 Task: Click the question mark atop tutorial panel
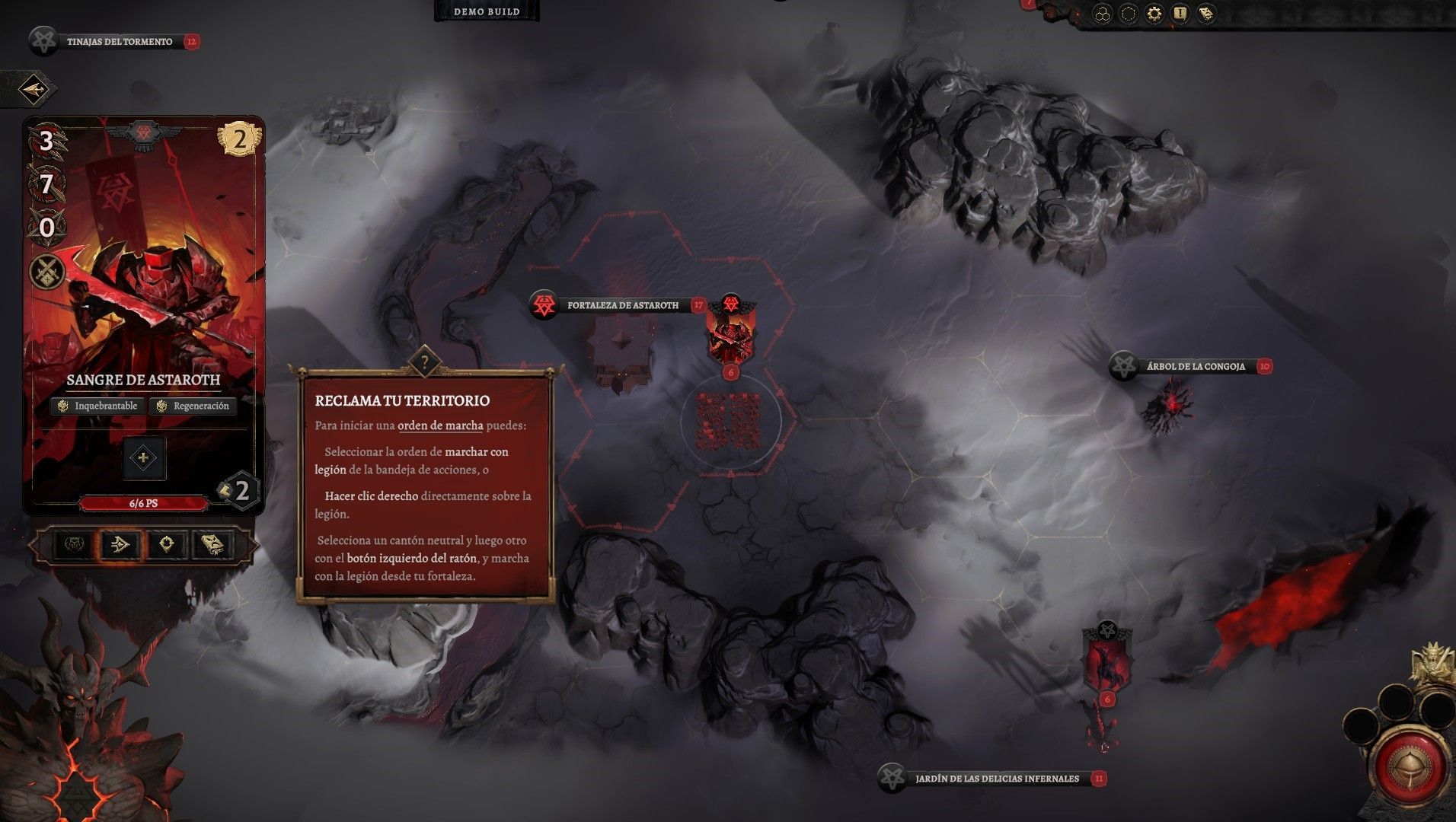tap(424, 362)
